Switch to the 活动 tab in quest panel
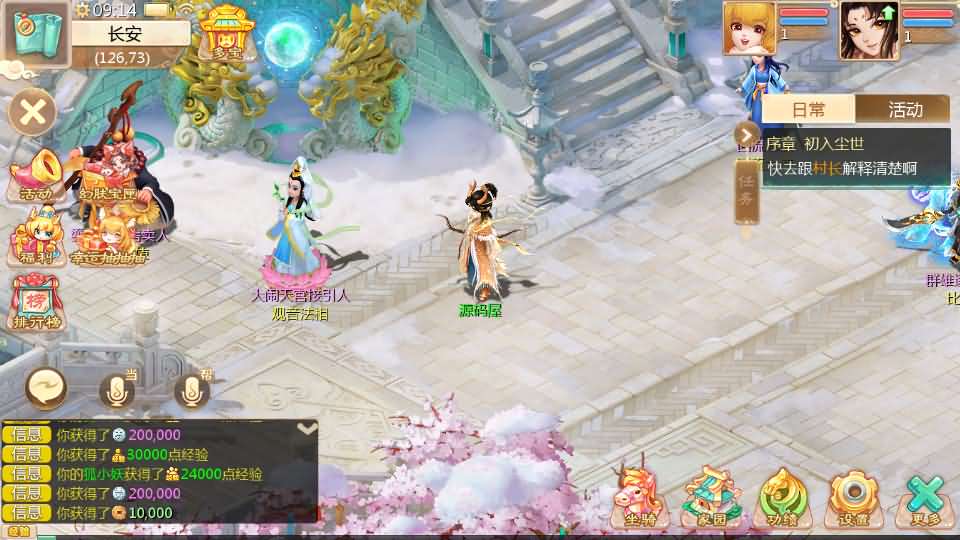 pyautogui.click(x=905, y=110)
